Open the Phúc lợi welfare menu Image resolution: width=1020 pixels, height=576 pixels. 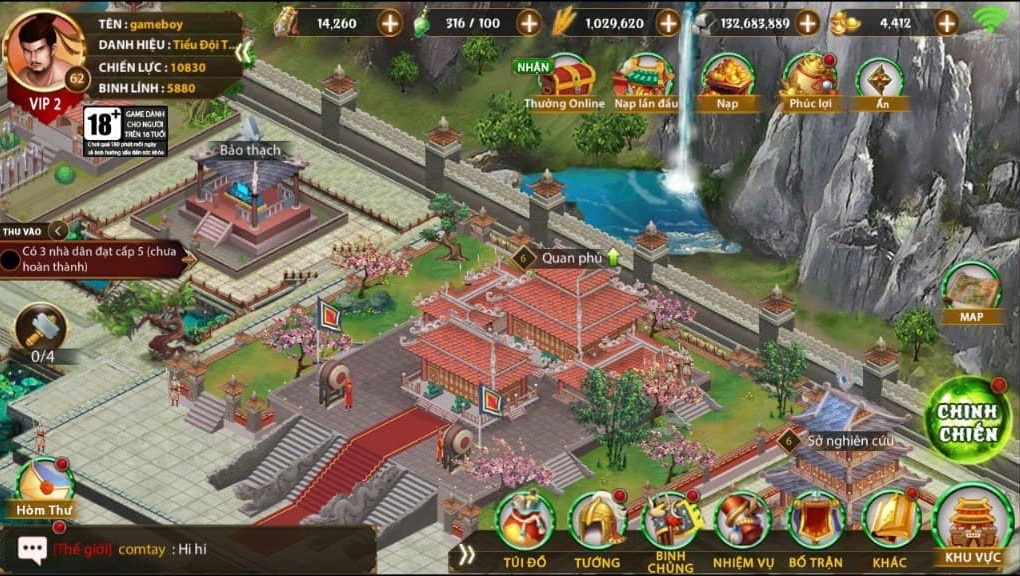point(811,80)
